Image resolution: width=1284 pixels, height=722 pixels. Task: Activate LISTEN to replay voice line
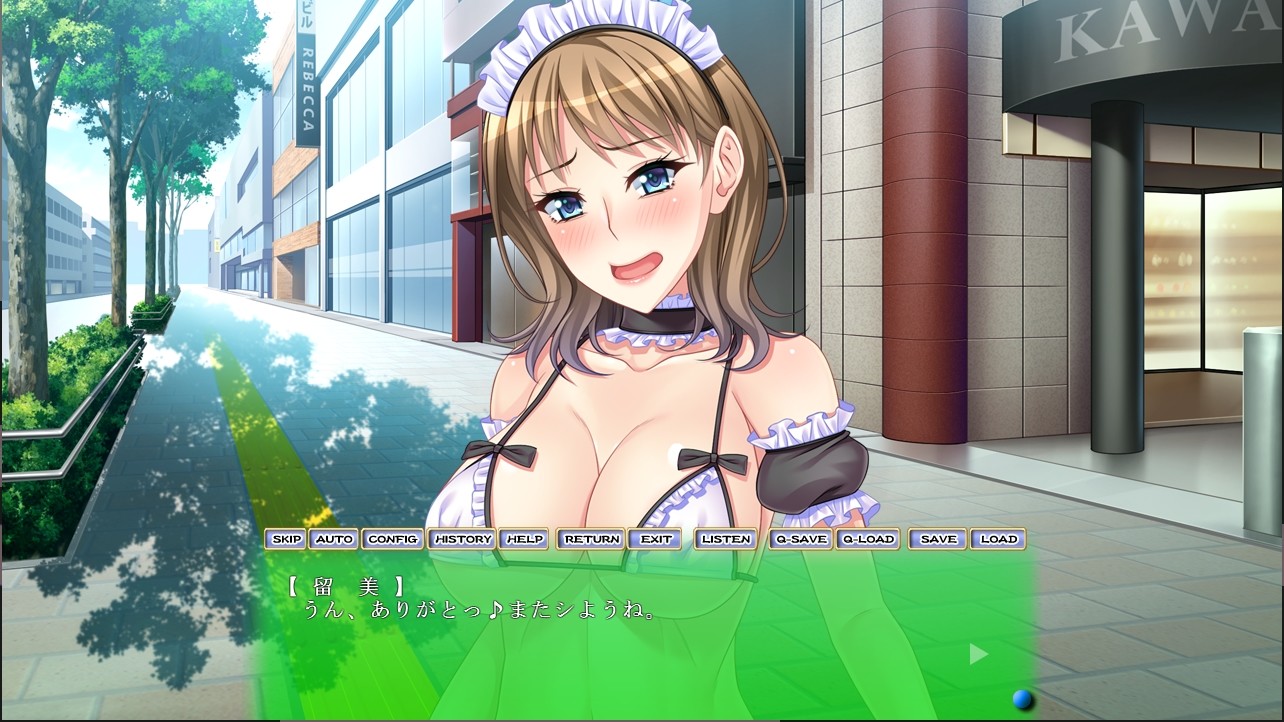725,538
